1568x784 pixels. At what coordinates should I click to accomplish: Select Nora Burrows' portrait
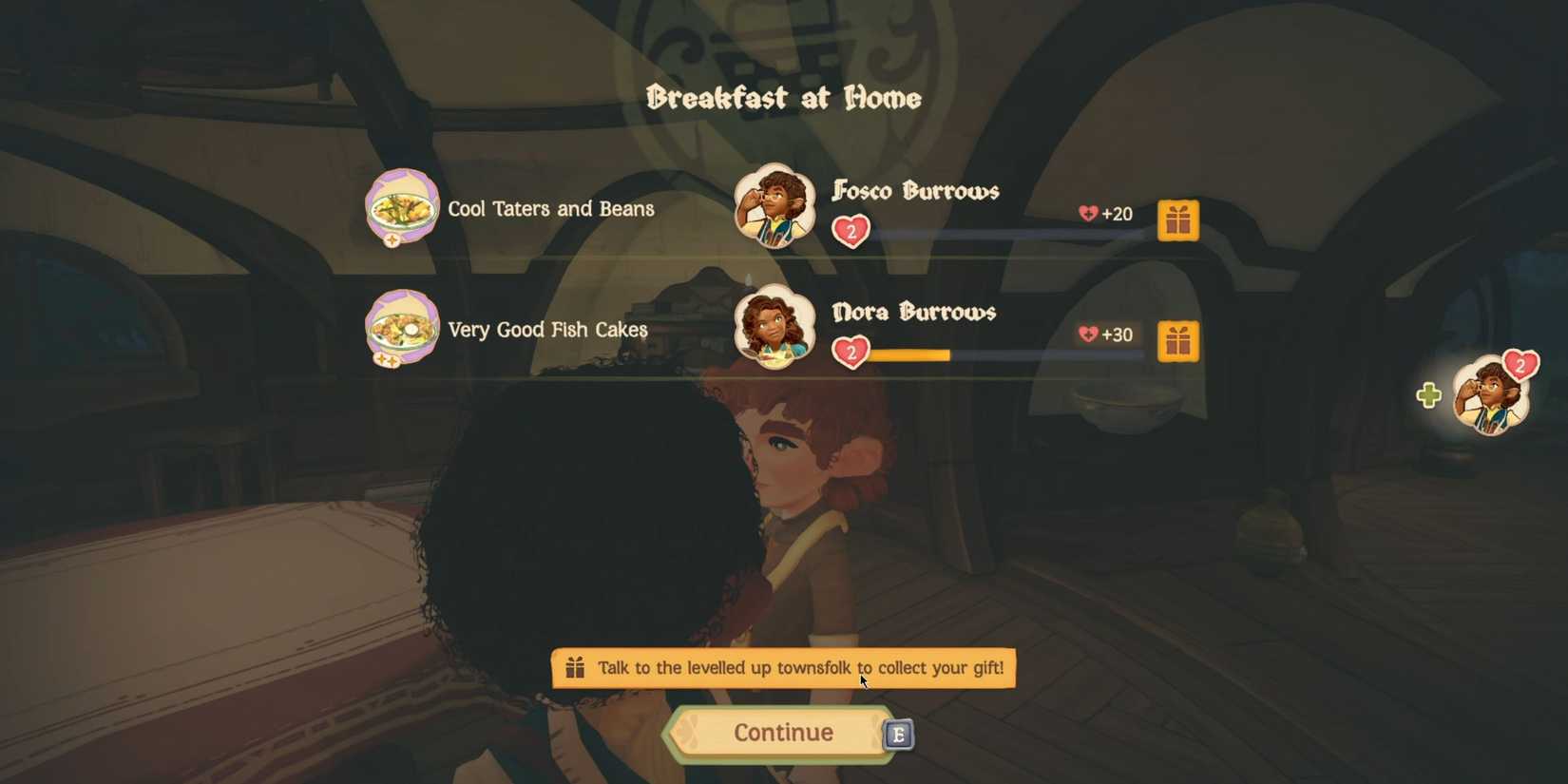[774, 327]
